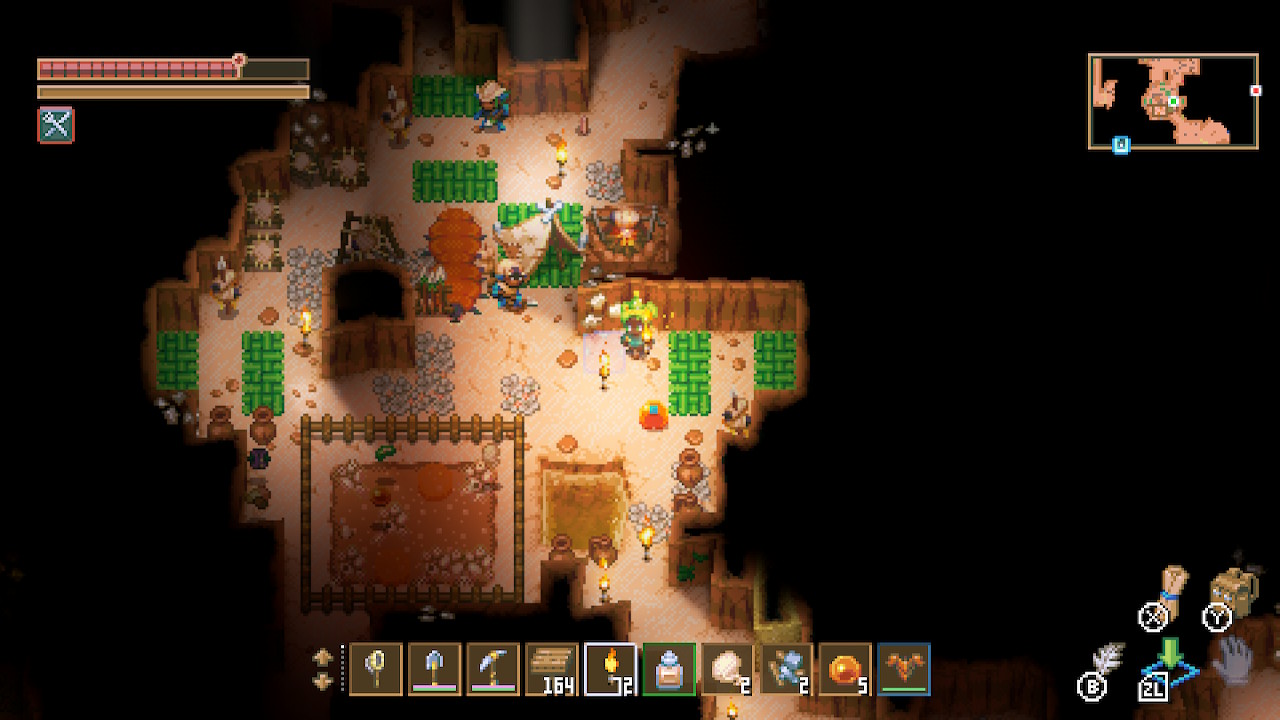Select the blue mechanical part slot

(x=786, y=668)
